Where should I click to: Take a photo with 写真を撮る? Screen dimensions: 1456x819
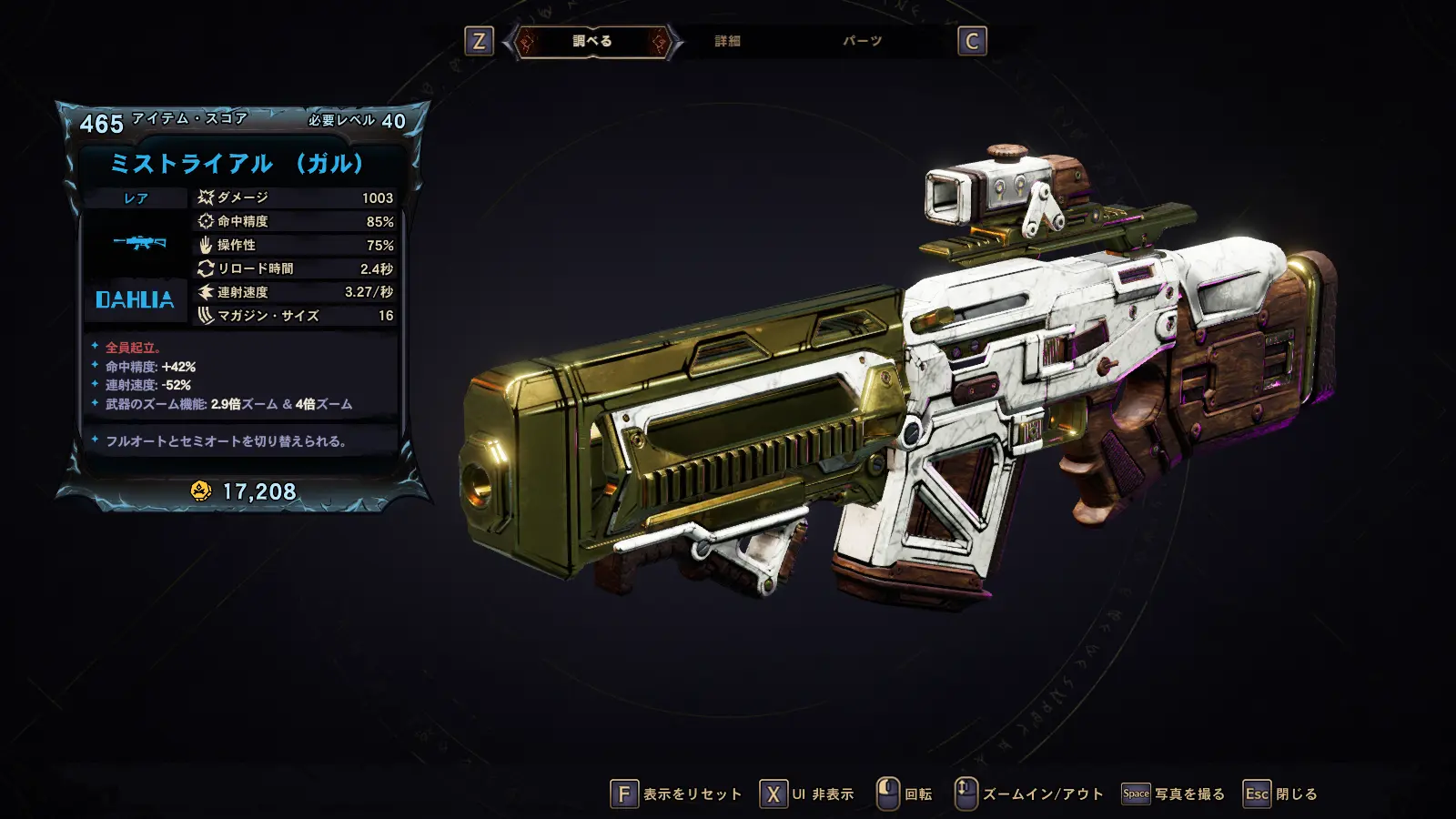pos(1173,794)
